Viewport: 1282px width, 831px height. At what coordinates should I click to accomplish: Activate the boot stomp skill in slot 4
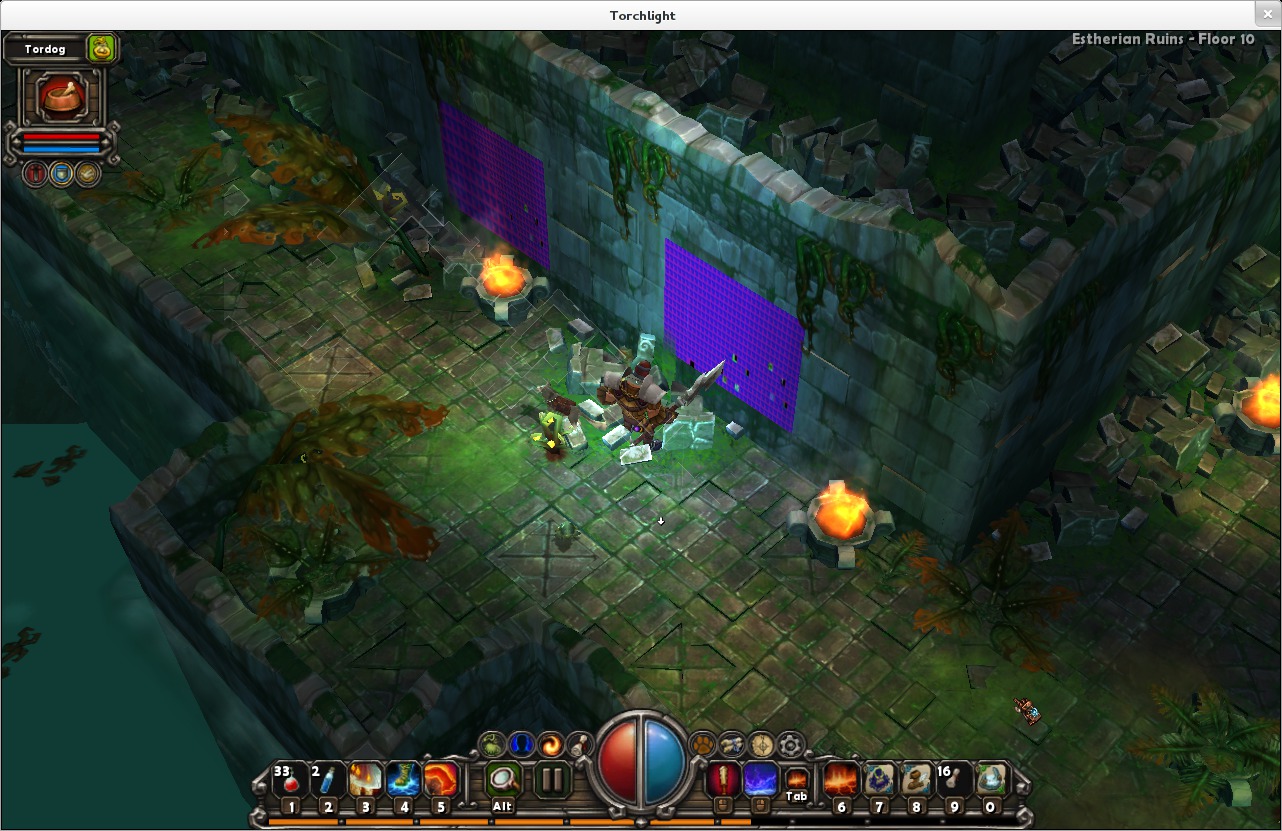403,780
